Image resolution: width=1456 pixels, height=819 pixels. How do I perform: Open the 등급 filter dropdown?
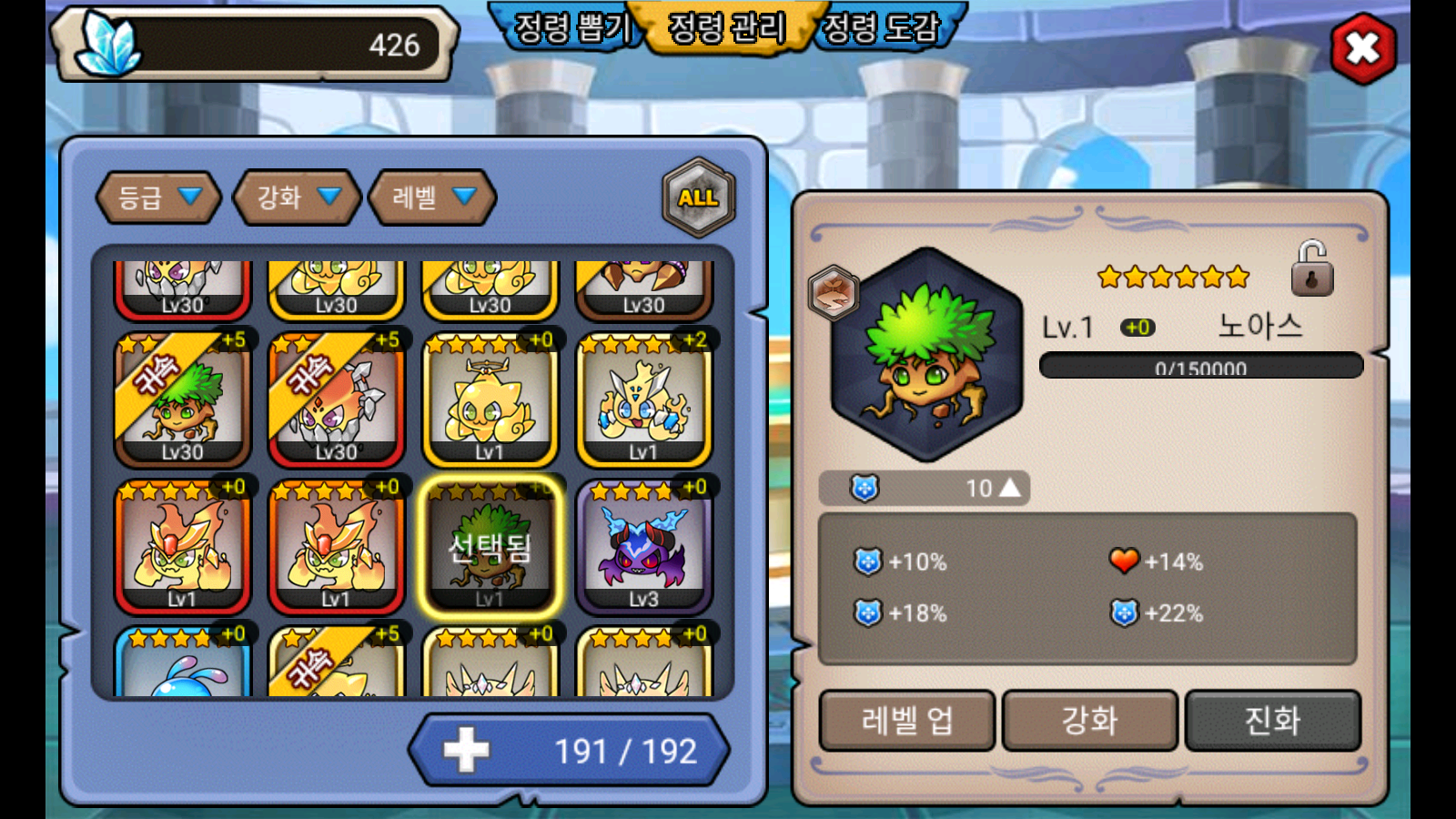point(159,197)
